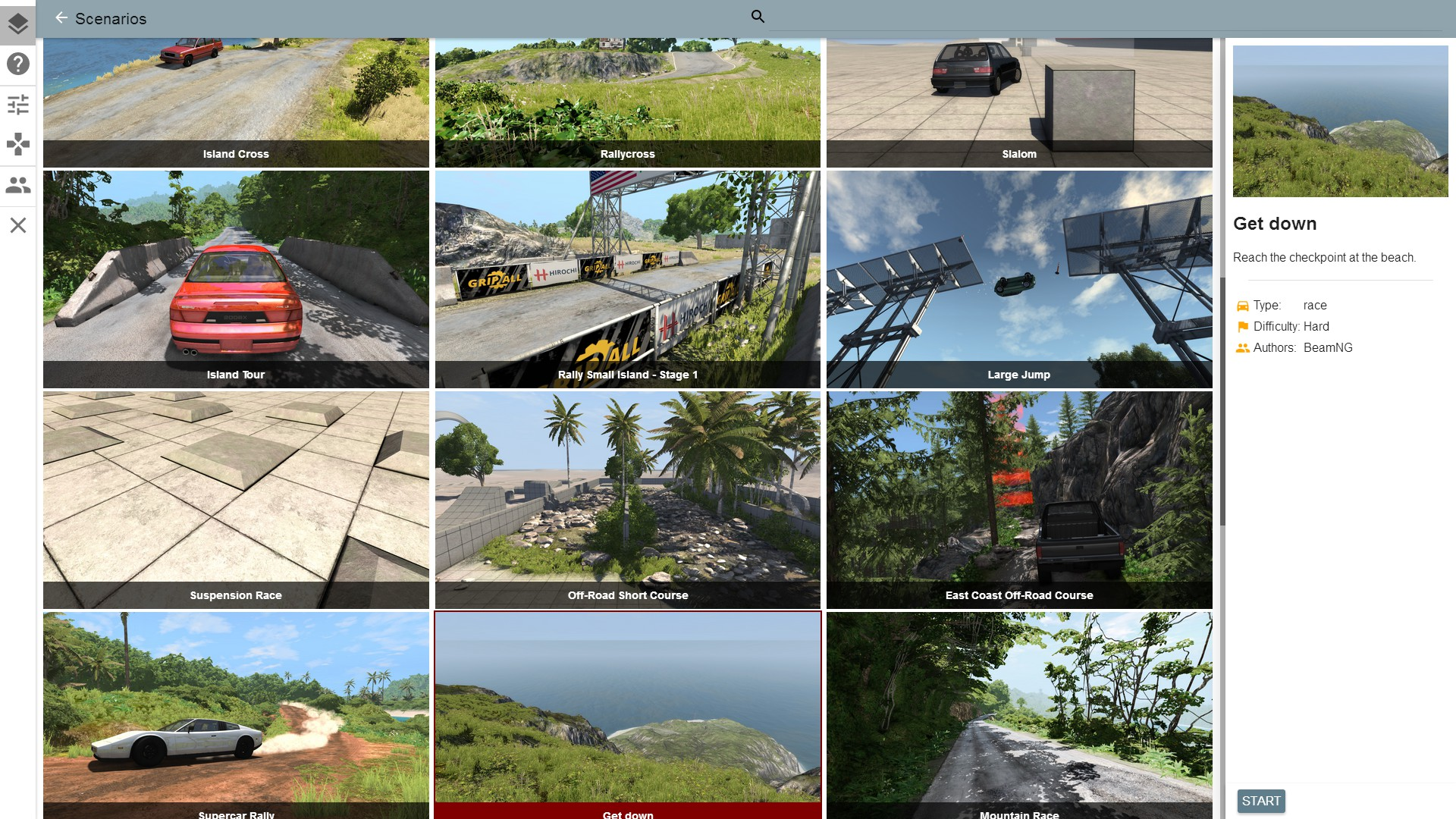
Task: Click the gamepad controls icon
Action: tap(18, 144)
